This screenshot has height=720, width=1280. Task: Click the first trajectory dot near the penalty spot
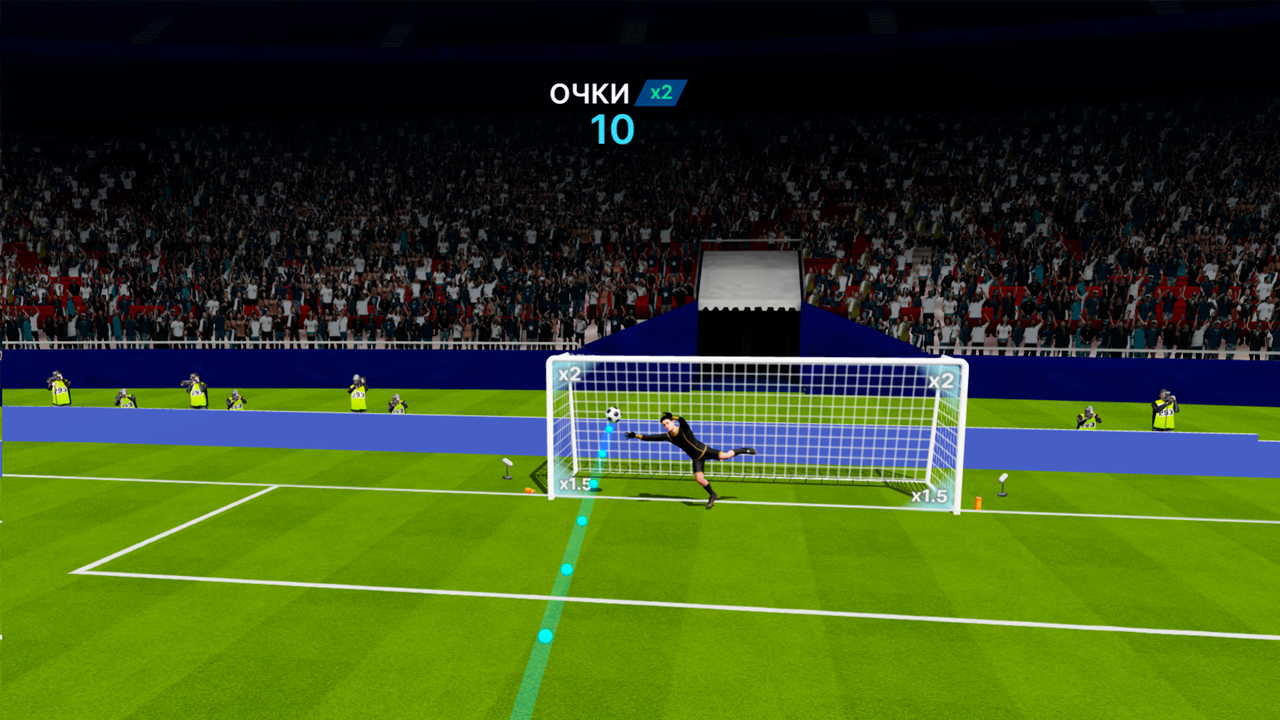click(547, 637)
